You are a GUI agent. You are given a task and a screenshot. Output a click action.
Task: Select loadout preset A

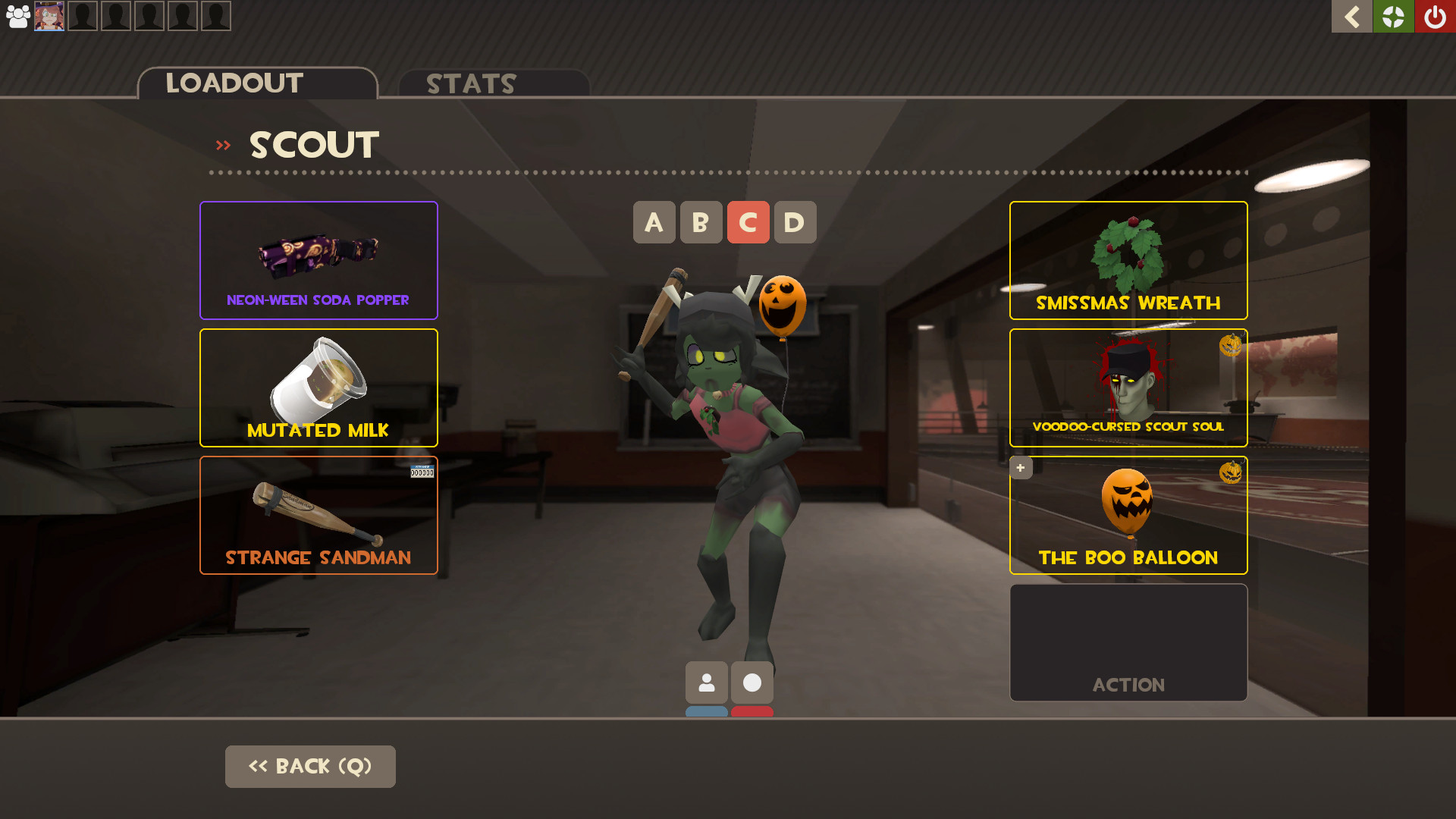(x=654, y=222)
